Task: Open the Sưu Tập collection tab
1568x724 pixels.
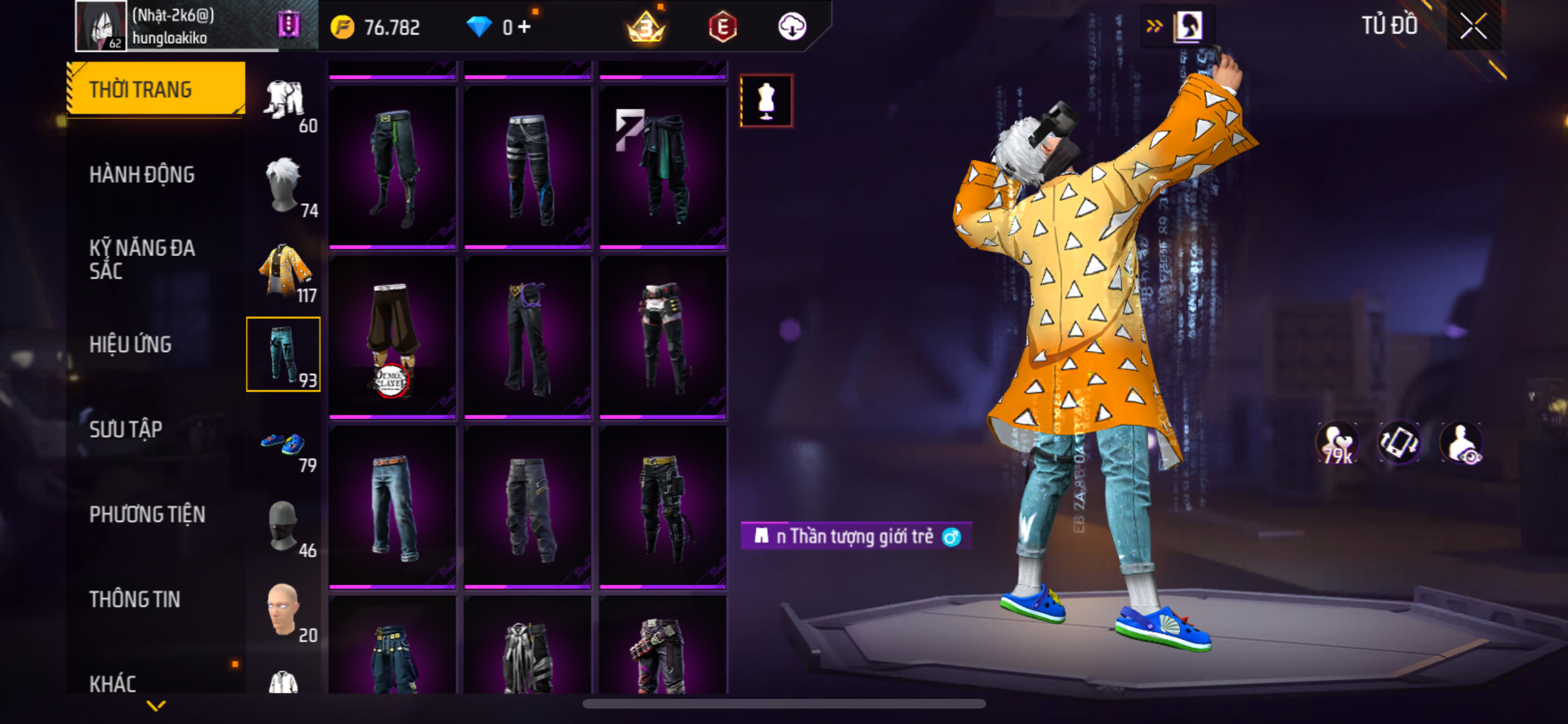Action: coord(126,429)
